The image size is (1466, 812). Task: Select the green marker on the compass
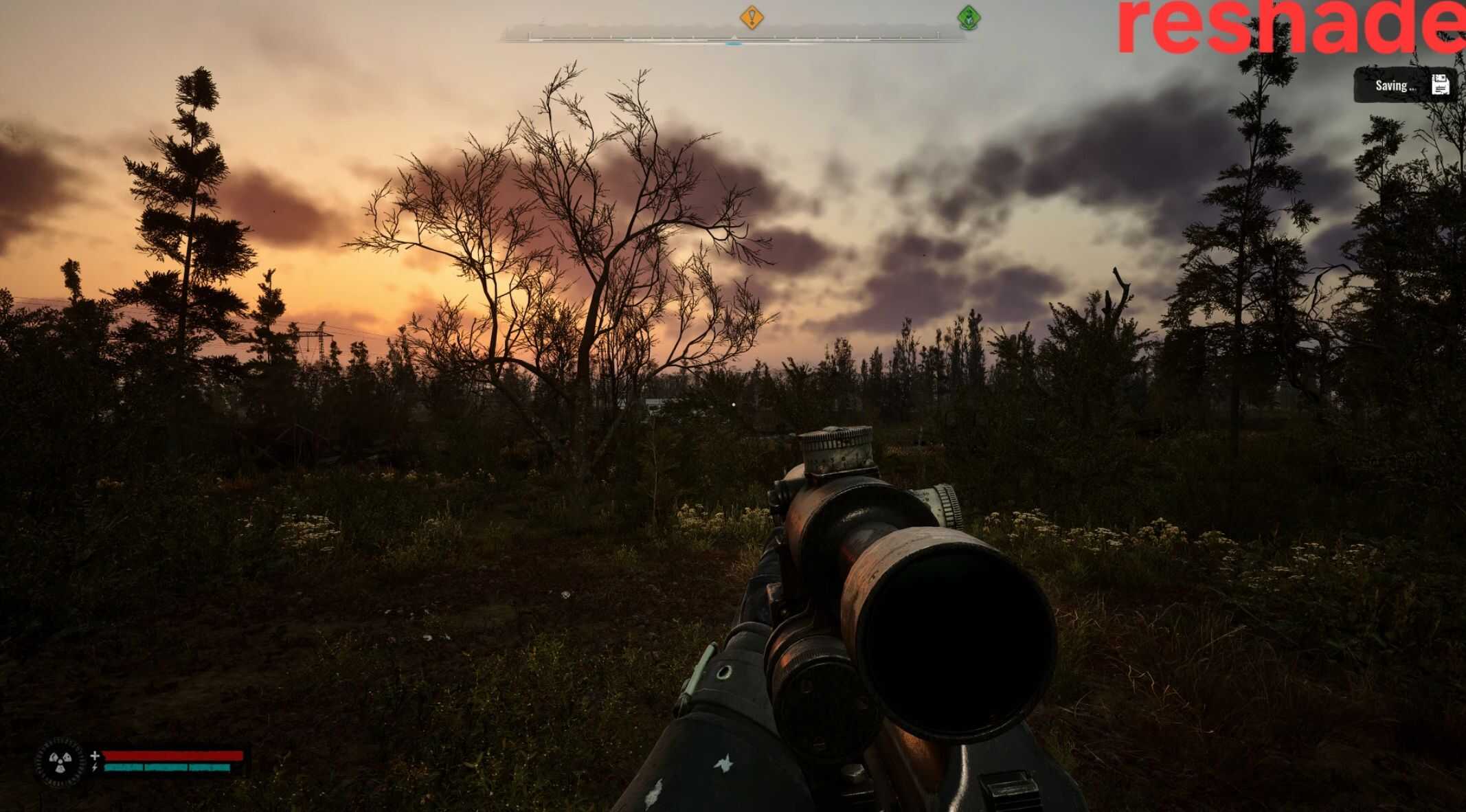tap(969, 17)
